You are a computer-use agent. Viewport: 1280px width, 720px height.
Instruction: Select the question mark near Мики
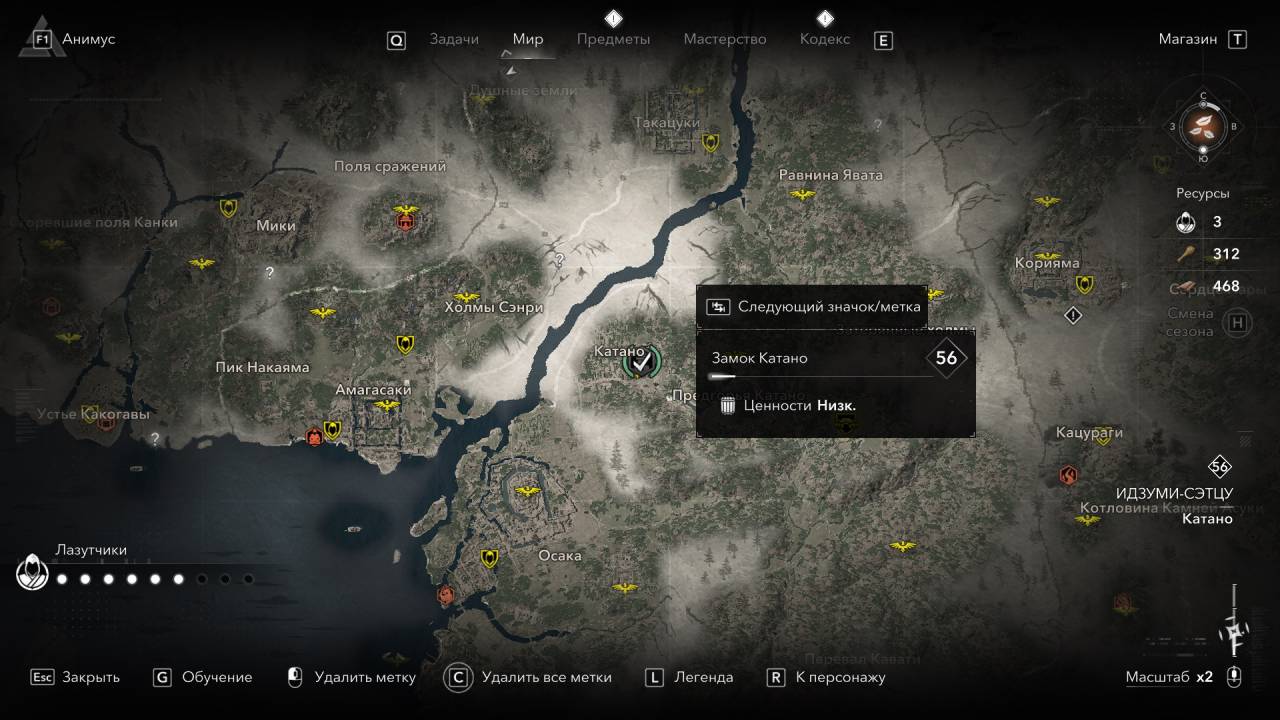tap(269, 272)
